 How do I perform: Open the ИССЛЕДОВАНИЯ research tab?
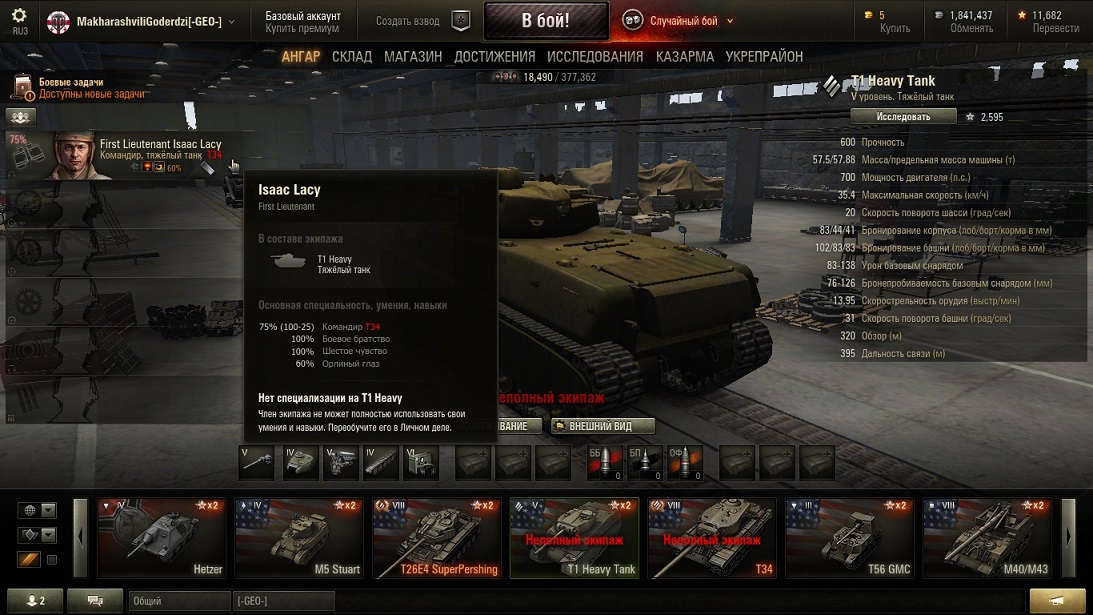595,57
